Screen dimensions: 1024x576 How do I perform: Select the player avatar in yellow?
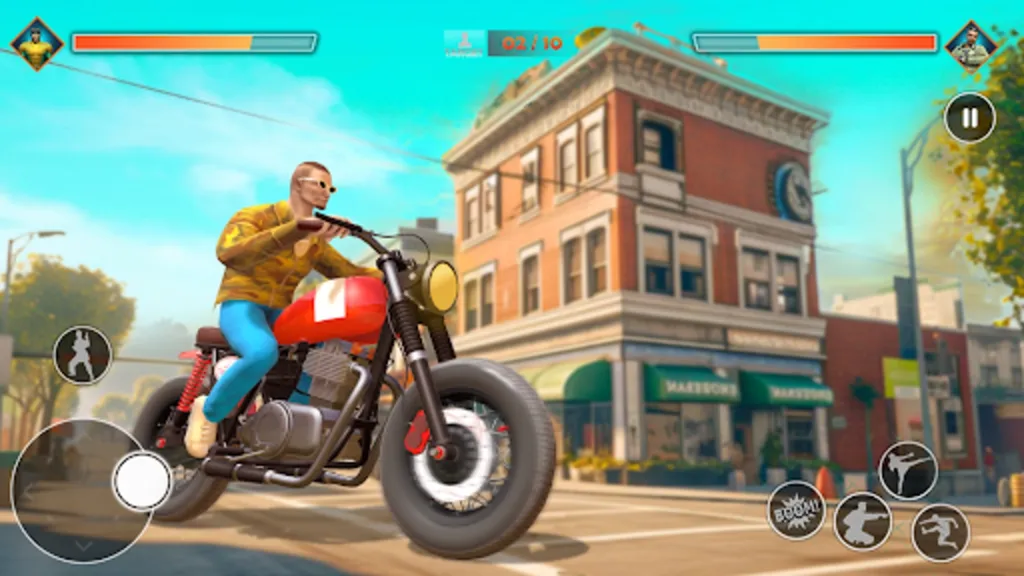pos(37,44)
